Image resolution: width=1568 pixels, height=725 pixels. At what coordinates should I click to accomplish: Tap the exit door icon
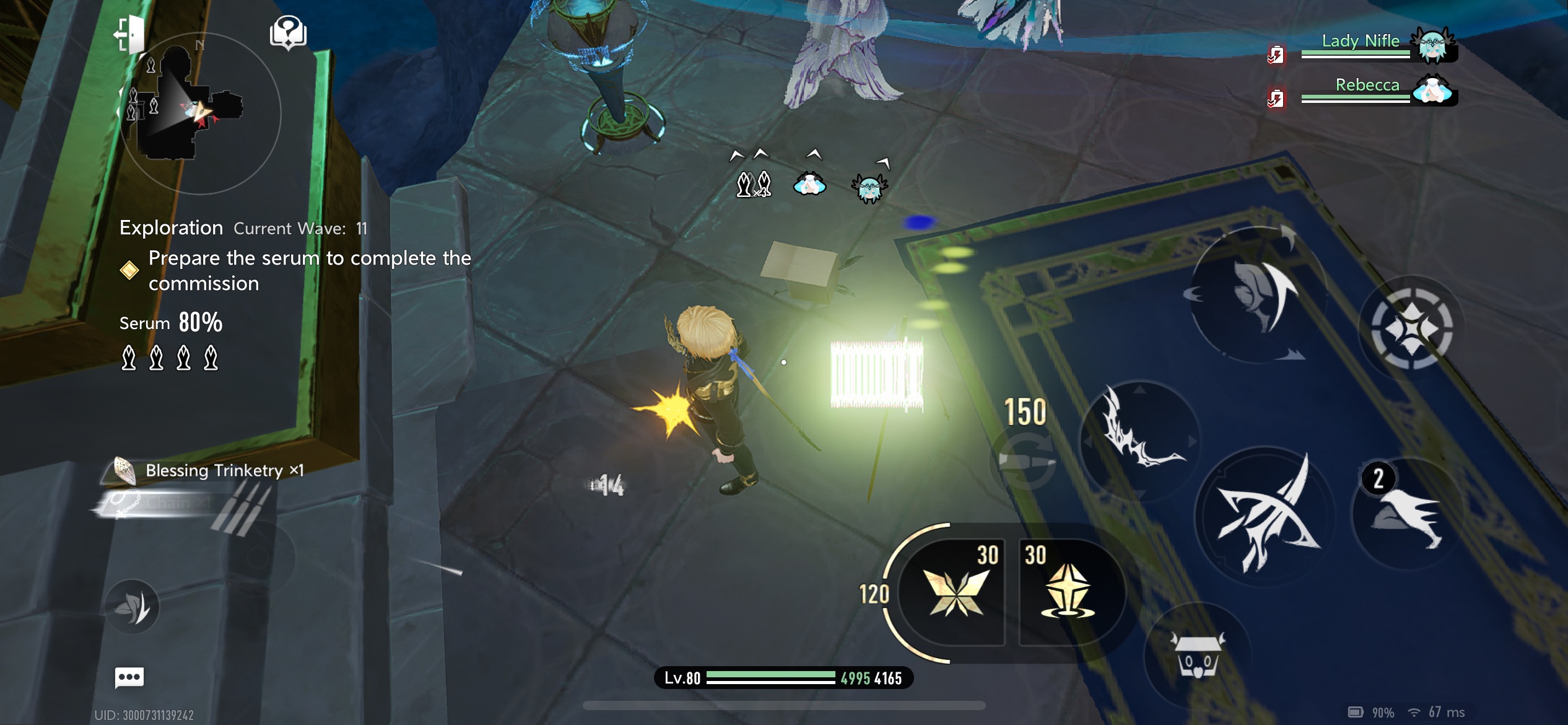tap(129, 34)
